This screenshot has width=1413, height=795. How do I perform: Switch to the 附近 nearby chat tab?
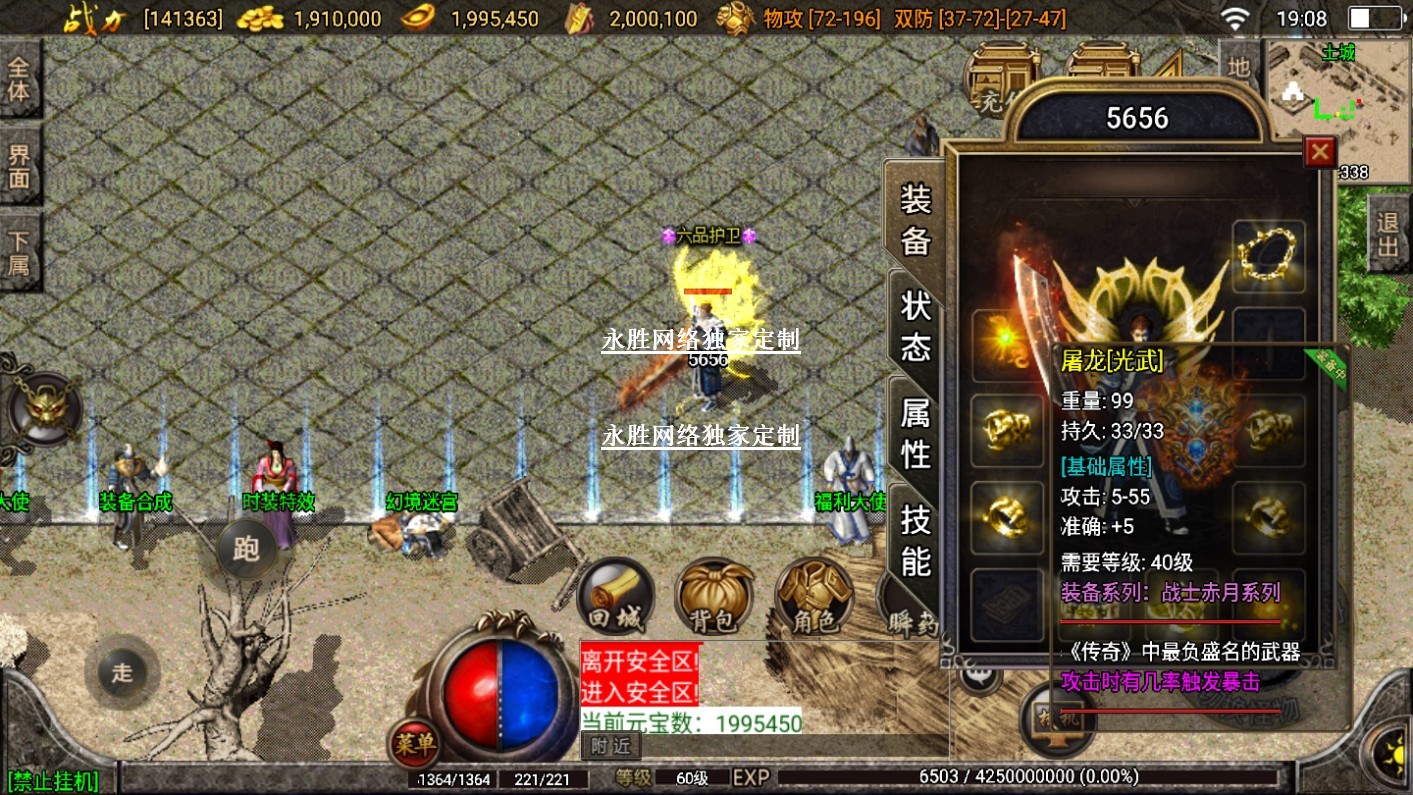click(610, 745)
